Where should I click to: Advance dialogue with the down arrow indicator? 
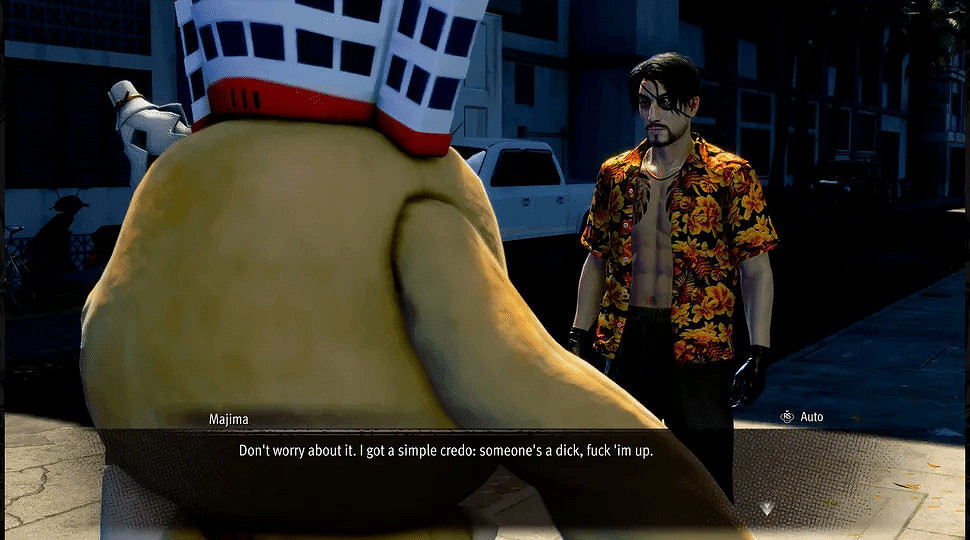(x=766, y=509)
